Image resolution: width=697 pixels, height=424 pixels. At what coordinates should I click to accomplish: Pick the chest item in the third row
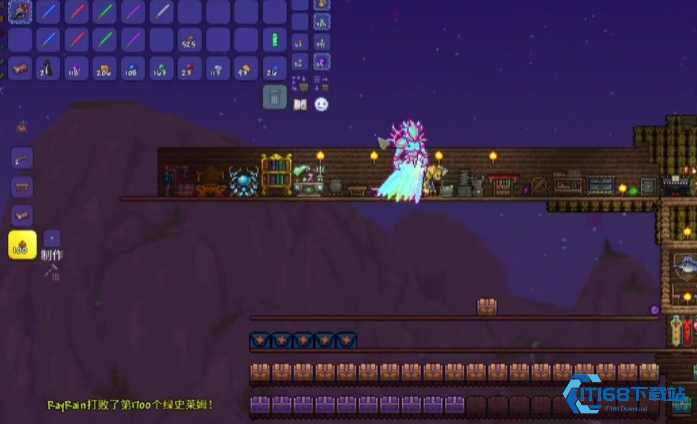pos(21,68)
